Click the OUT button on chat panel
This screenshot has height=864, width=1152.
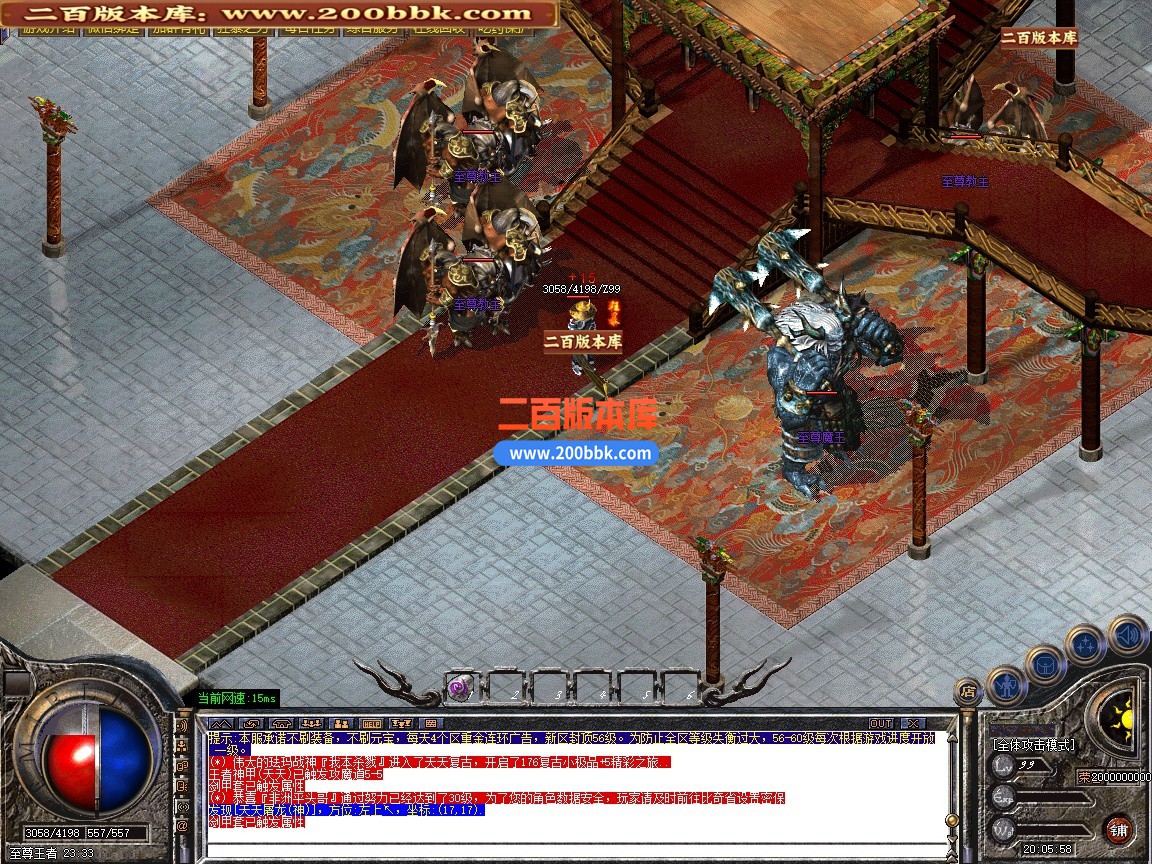tap(880, 723)
